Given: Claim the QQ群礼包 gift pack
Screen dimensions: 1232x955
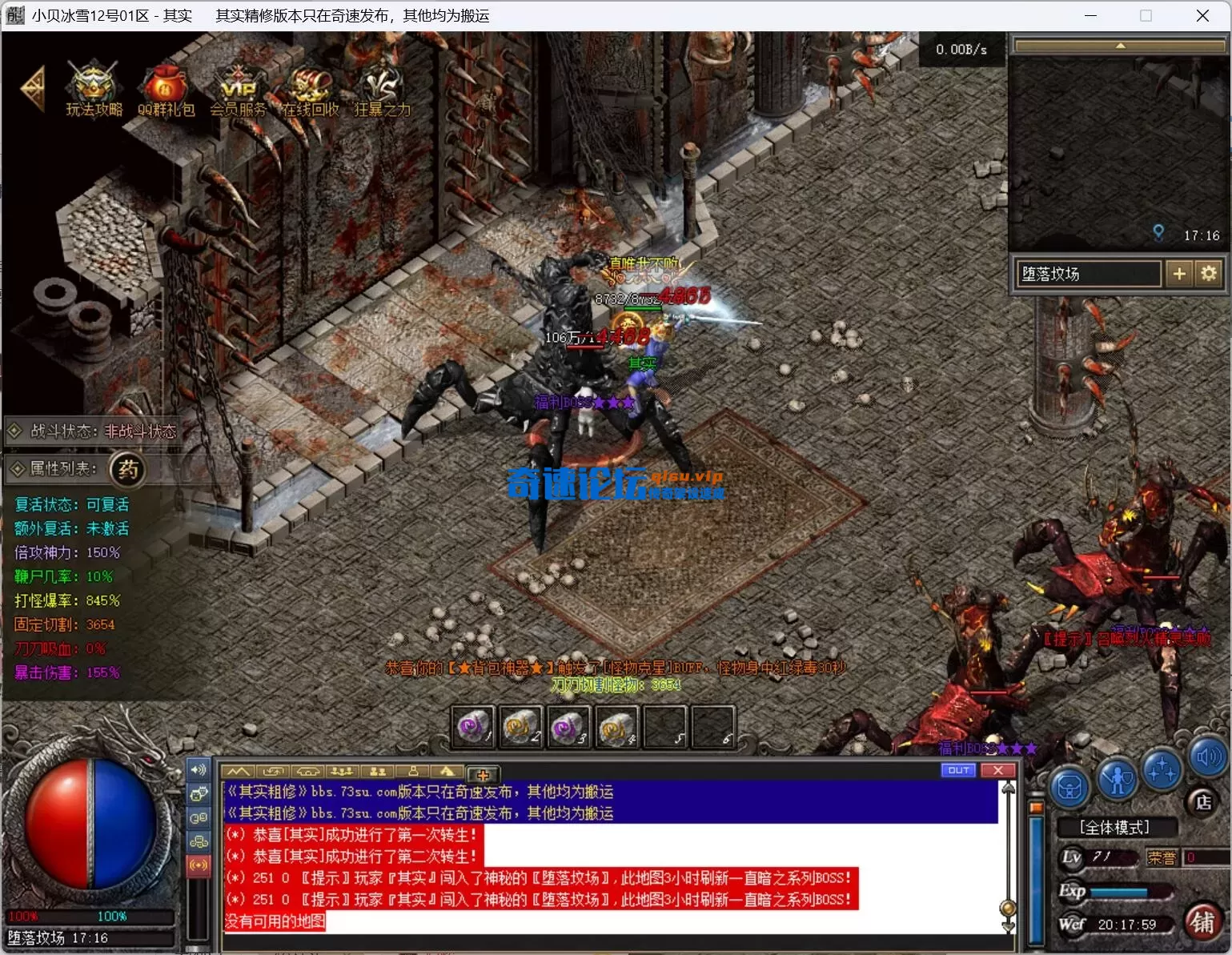Looking at the screenshot, I should [166, 88].
